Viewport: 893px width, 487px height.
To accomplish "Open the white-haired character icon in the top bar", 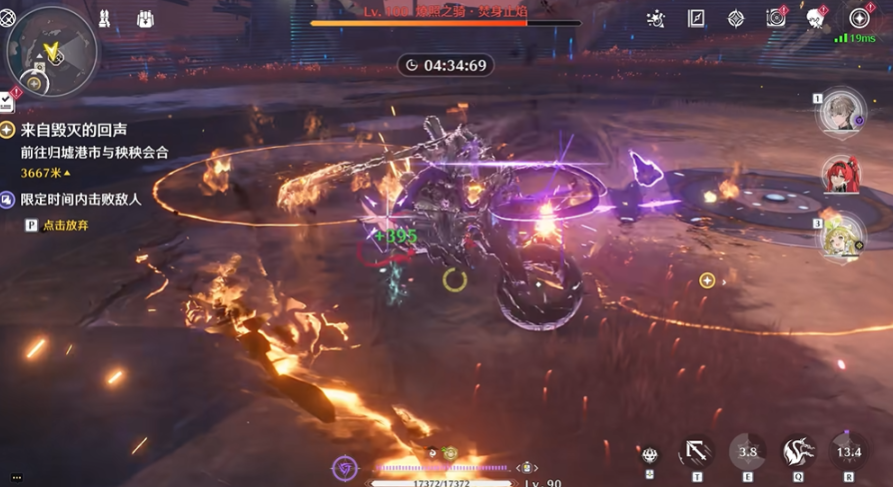I will (x=816, y=19).
